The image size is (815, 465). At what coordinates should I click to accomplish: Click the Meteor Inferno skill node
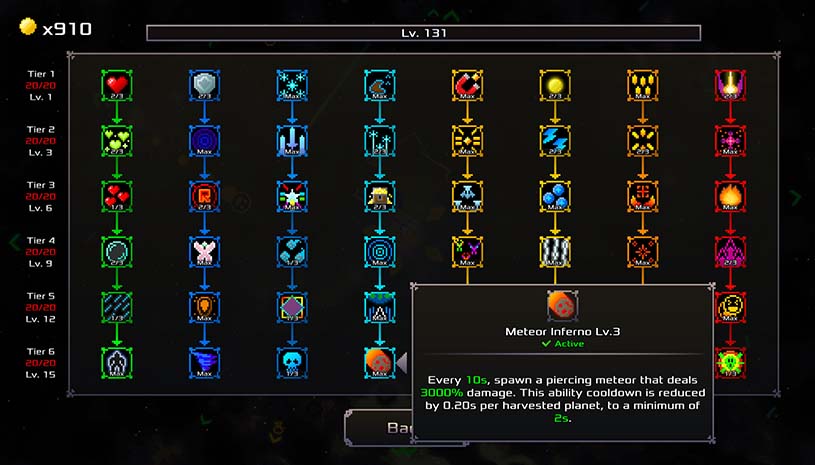coord(379,361)
